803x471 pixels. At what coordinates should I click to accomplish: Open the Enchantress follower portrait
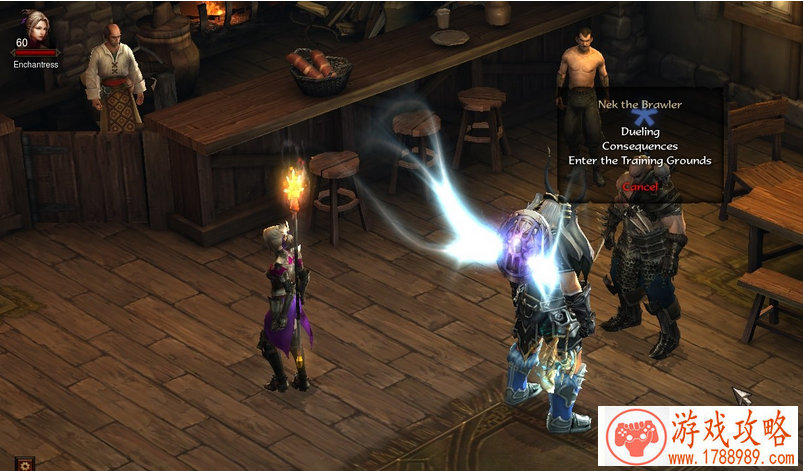coord(36,22)
